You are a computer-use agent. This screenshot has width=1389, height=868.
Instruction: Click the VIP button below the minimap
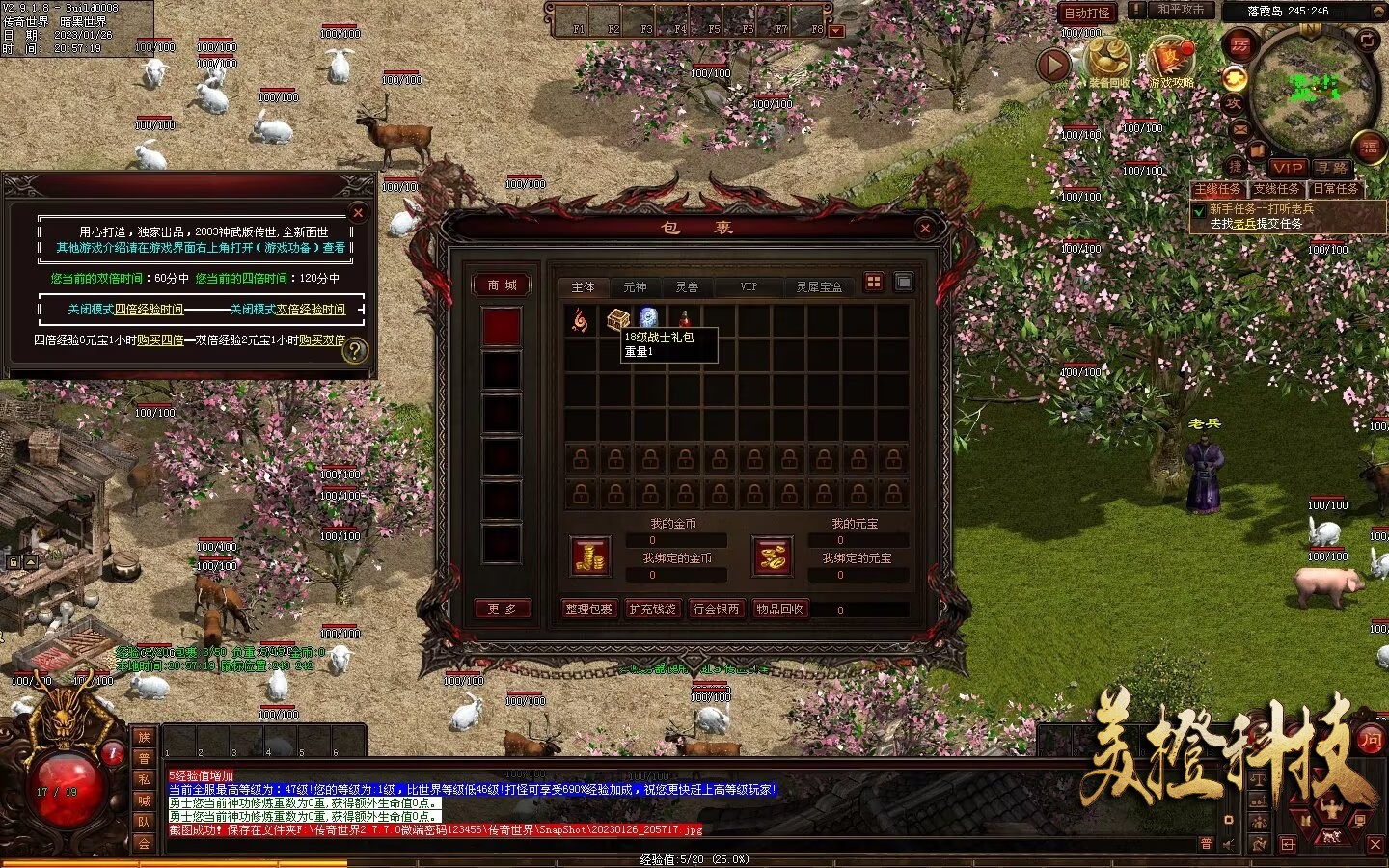click(1287, 168)
